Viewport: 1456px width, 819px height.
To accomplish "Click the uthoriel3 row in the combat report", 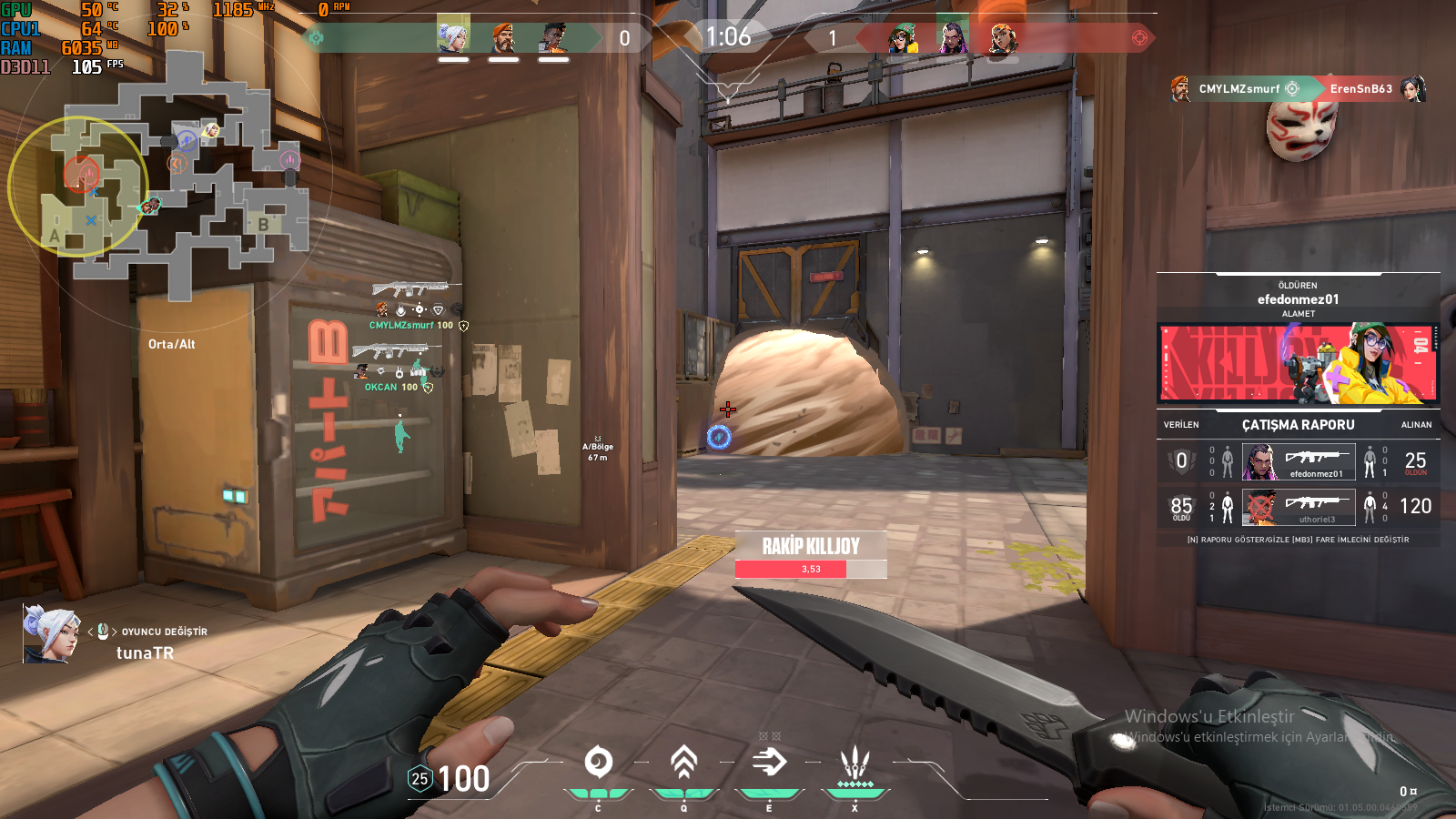I will click(1299, 507).
